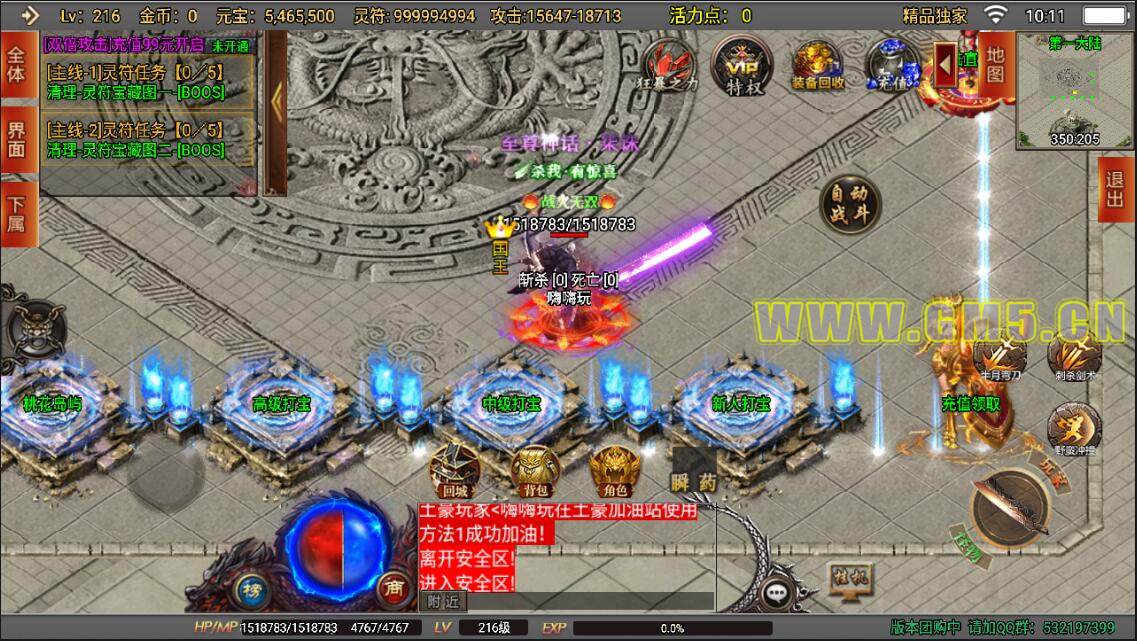Open the 角色 character sheet
Image resolution: width=1137 pixels, height=641 pixels.
(x=614, y=471)
